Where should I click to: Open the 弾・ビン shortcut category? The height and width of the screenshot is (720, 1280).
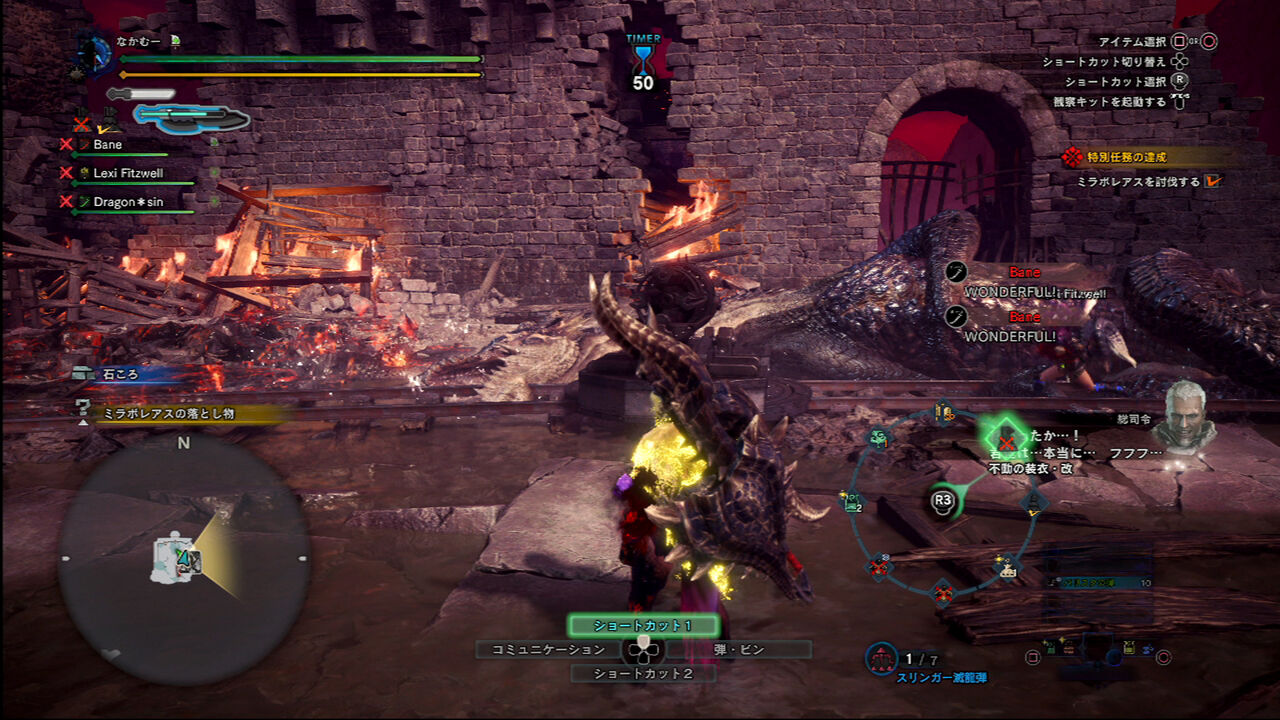click(740, 648)
